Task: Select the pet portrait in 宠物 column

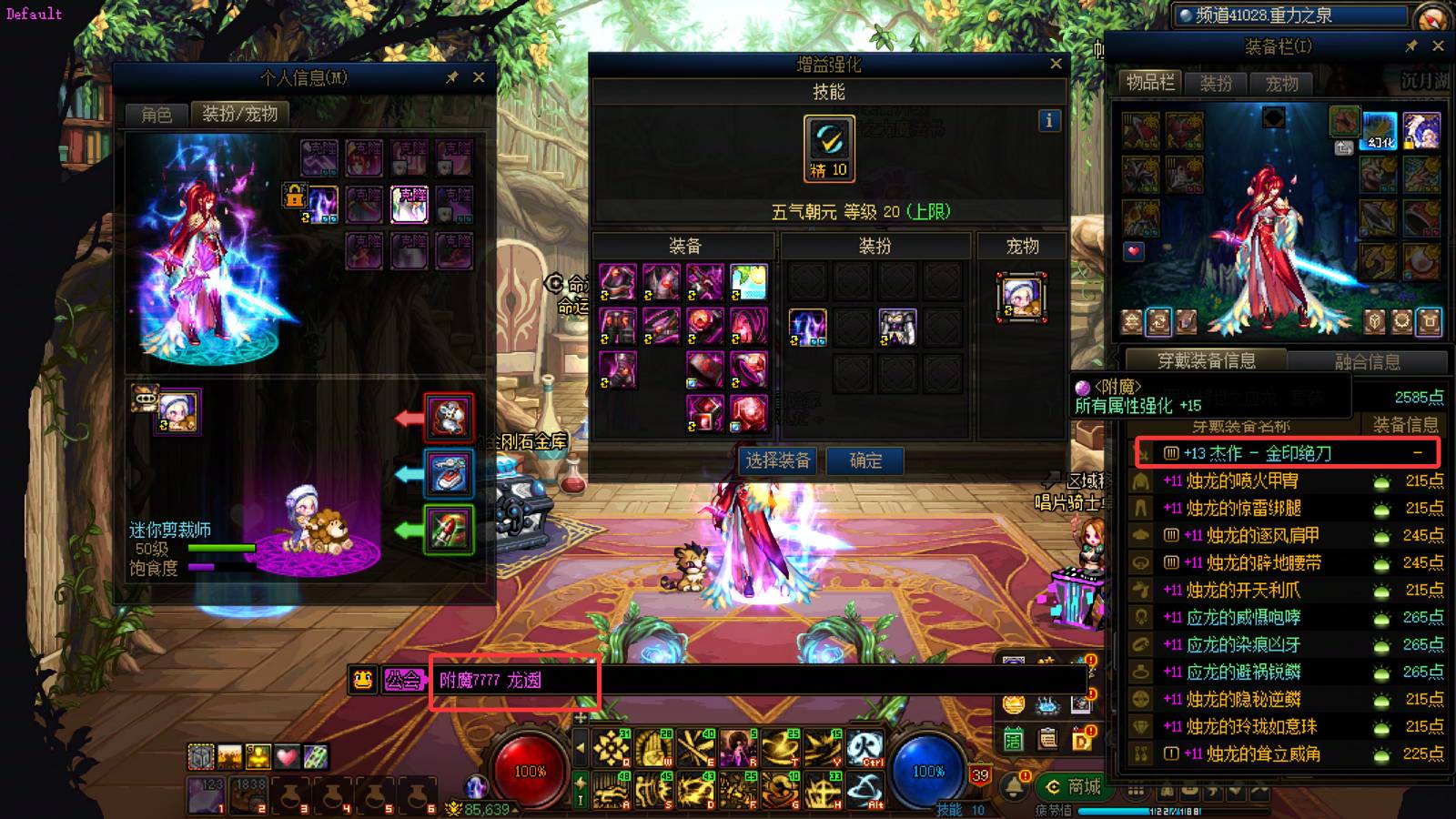Action: tap(1021, 297)
